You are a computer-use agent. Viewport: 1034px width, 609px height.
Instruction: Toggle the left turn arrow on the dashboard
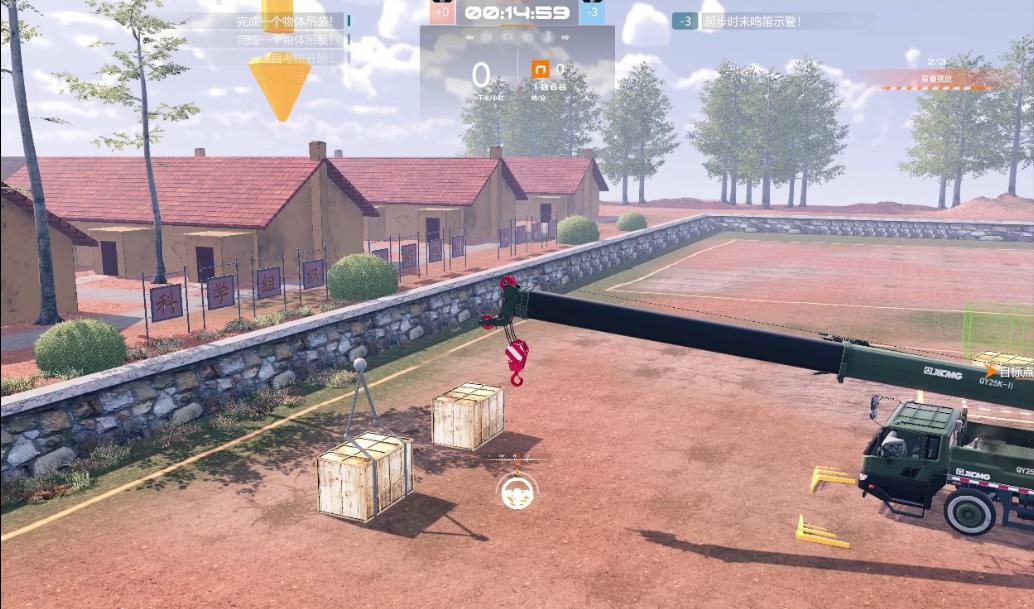pyautogui.click(x=468, y=37)
